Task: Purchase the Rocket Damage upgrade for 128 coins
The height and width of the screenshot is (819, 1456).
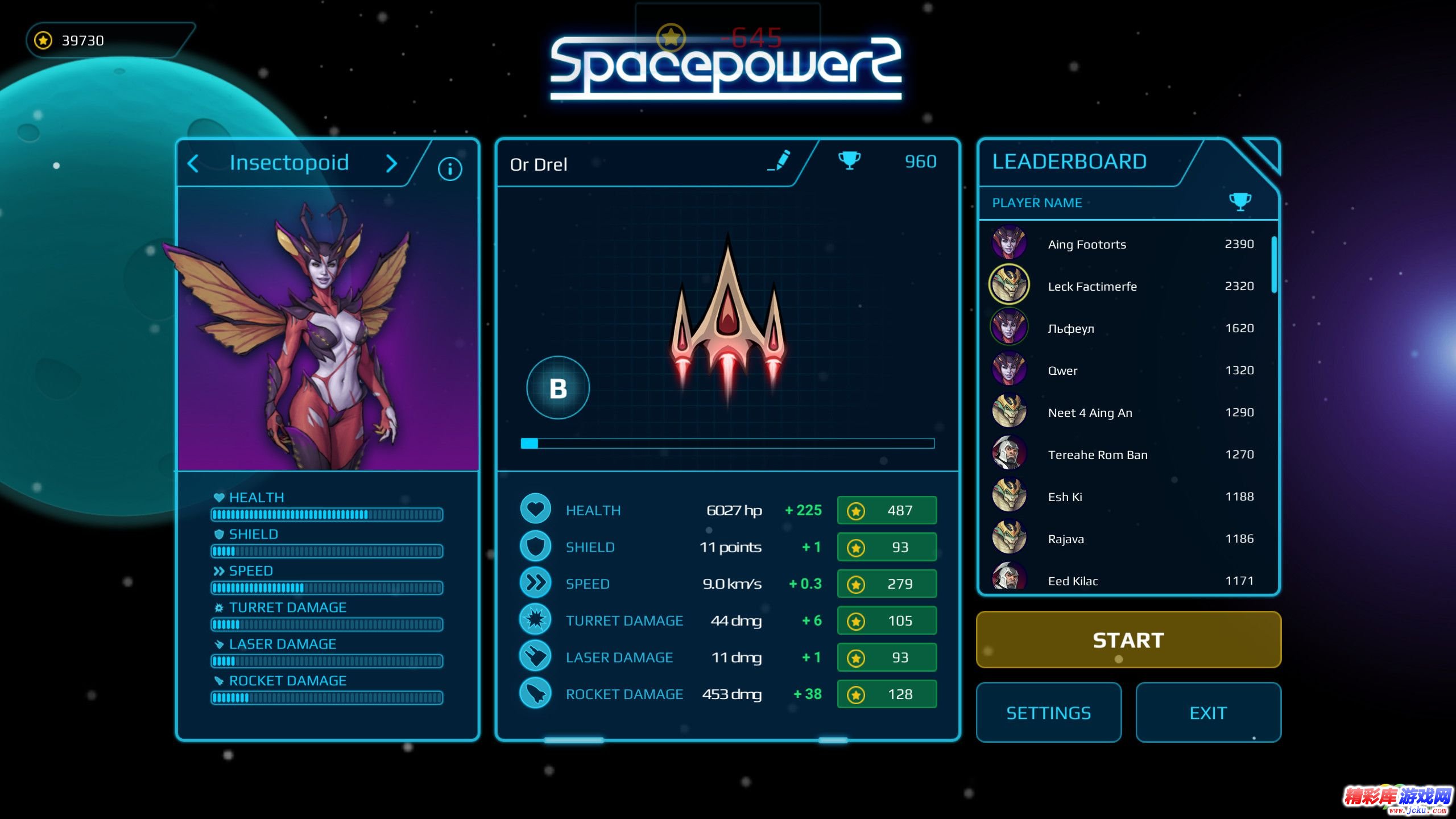Action: point(886,694)
